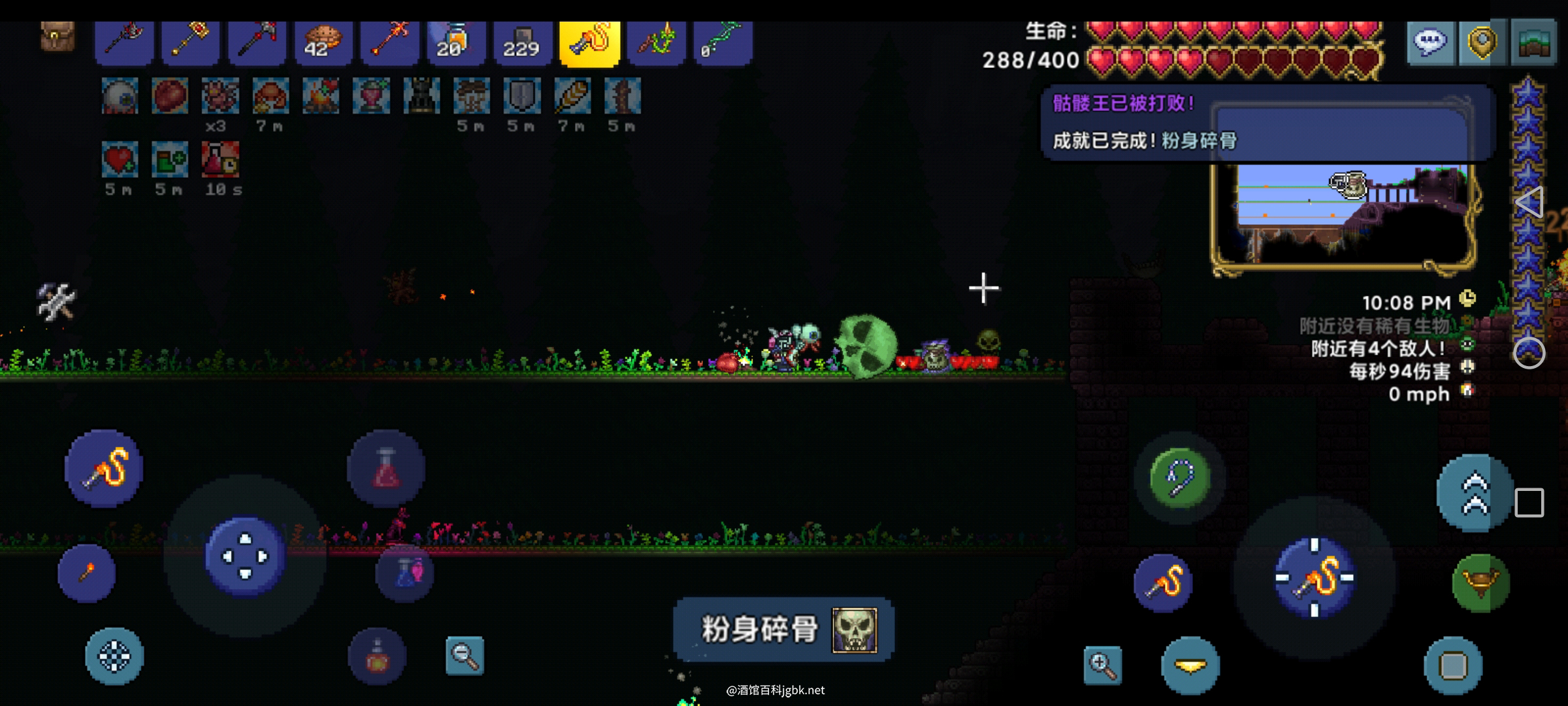This screenshot has width=1568, height=706.
Task: Open the chat speech bubble
Action: point(1430,42)
